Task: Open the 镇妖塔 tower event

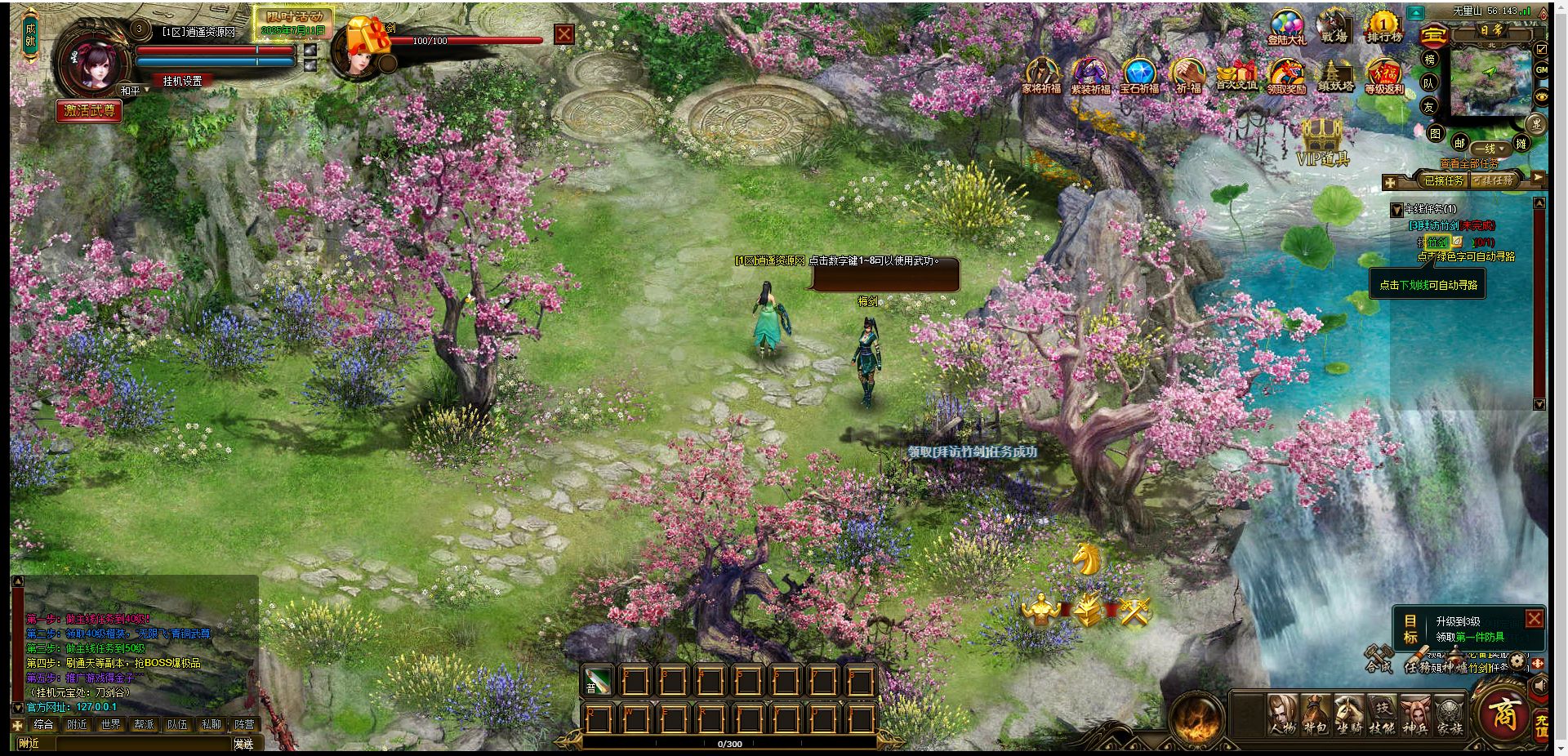Action: tap(1335, 76)
